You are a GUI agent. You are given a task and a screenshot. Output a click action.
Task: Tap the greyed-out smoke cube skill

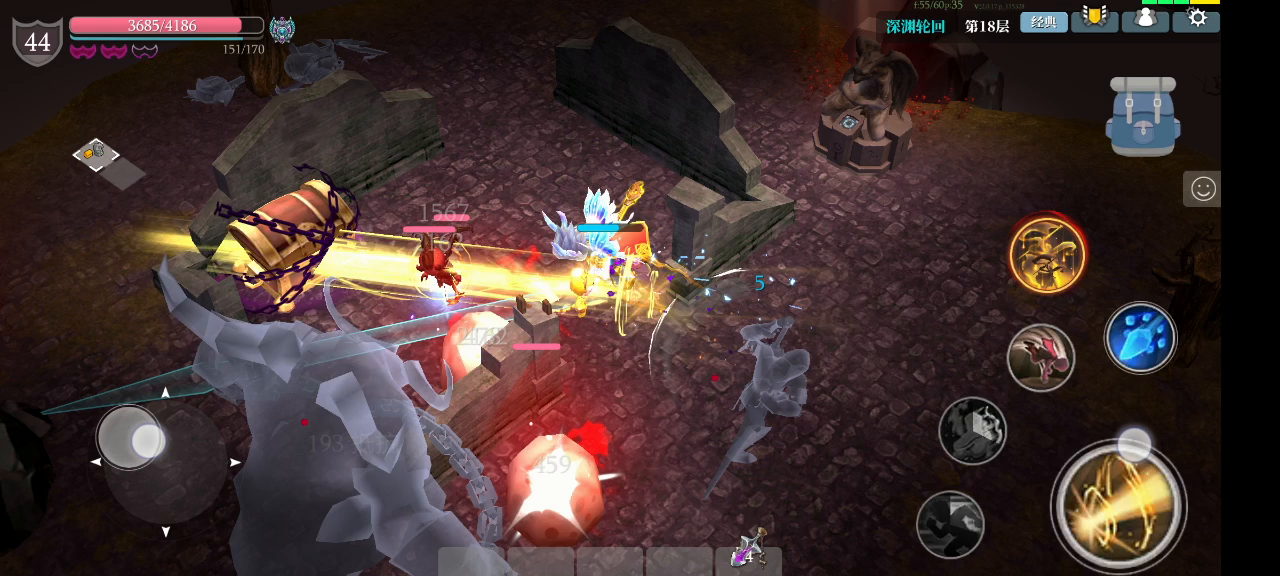click(x=972, y=431)
